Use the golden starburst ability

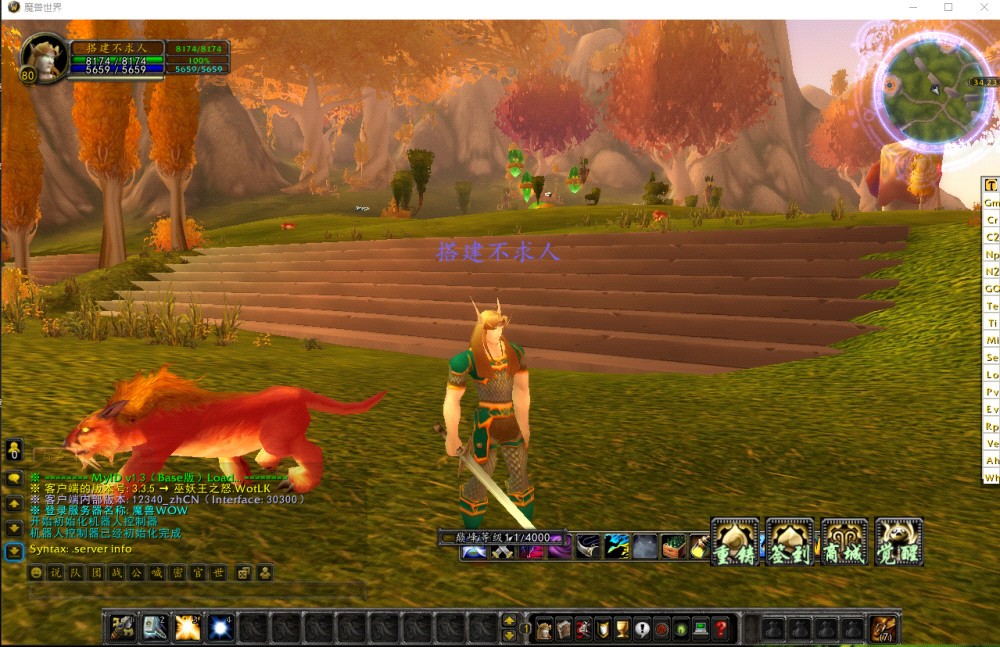(187, 628)
